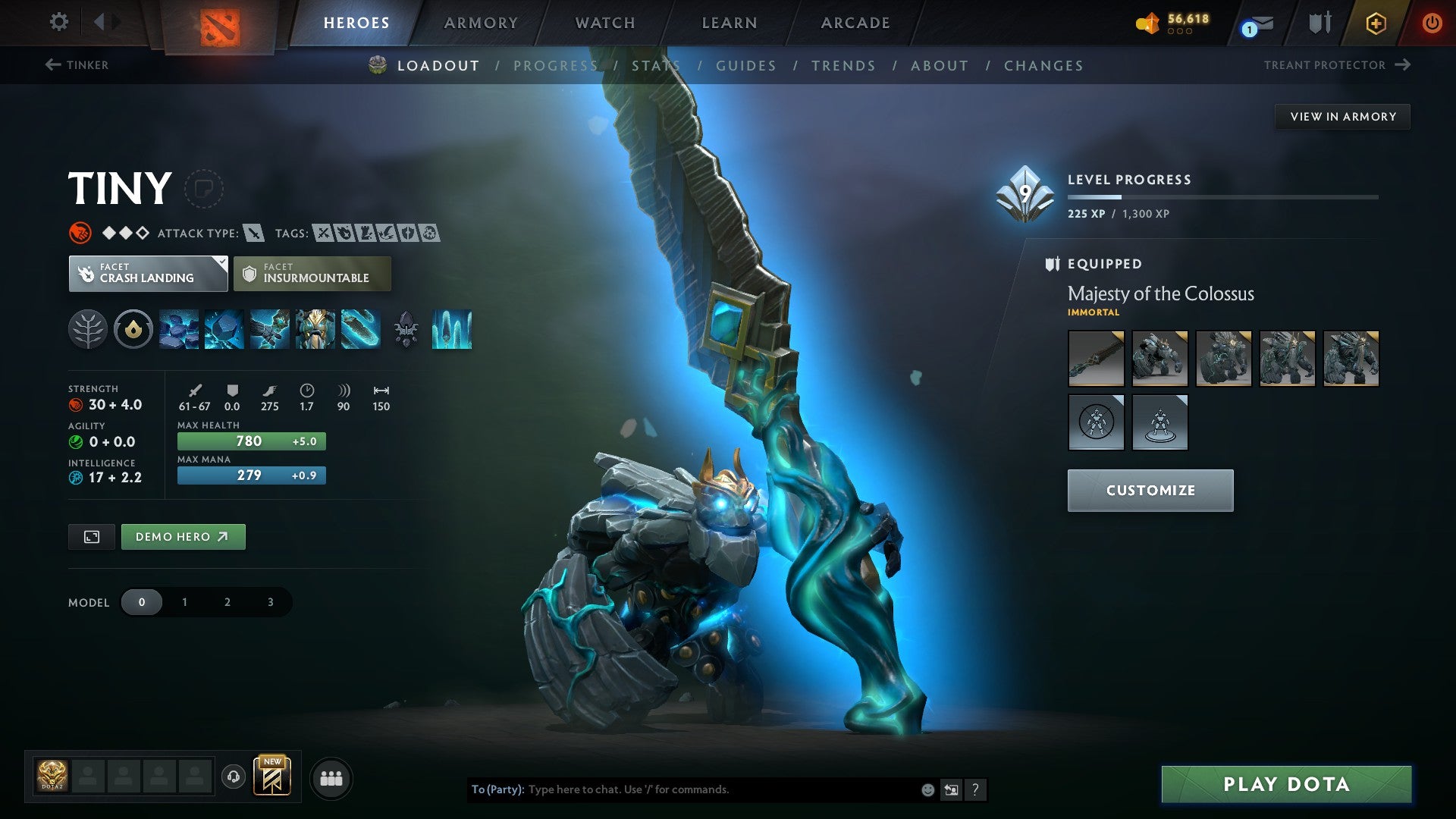Select the Insurmountable facet
This screenshot has width=1456, height=819.
[312, 273]
